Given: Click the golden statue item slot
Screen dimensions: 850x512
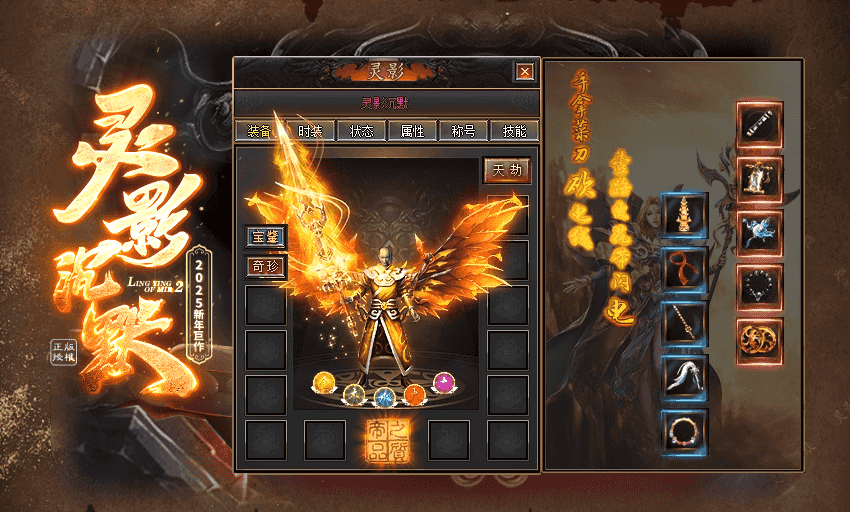Looking at the screenshot, I should (760, 179).
